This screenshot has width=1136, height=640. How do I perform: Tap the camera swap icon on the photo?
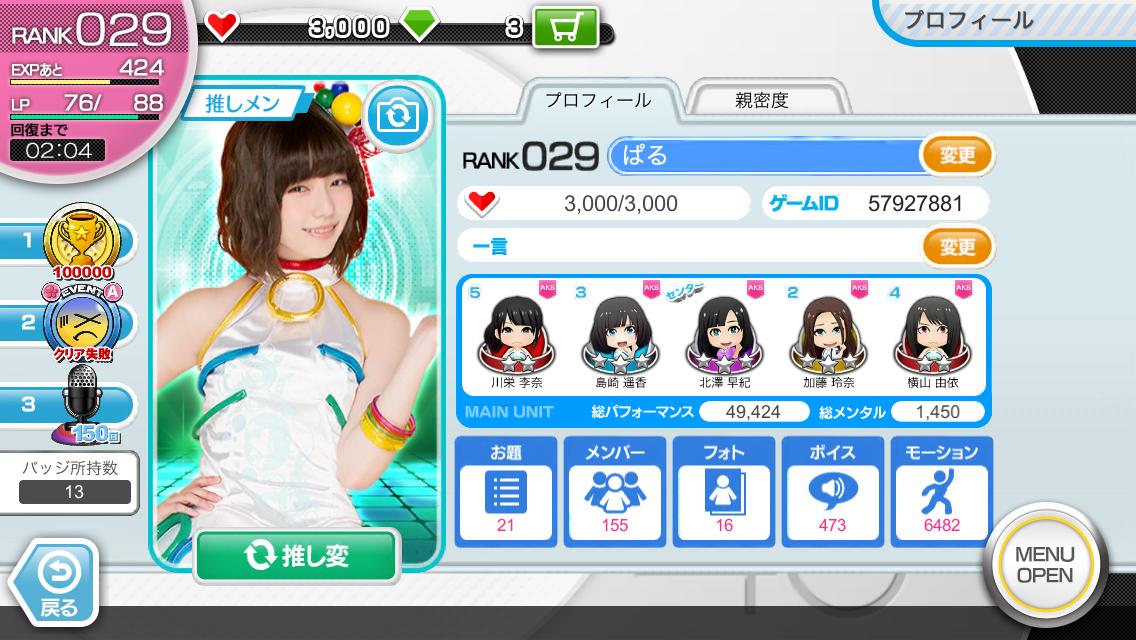click(x=398, y=116)
